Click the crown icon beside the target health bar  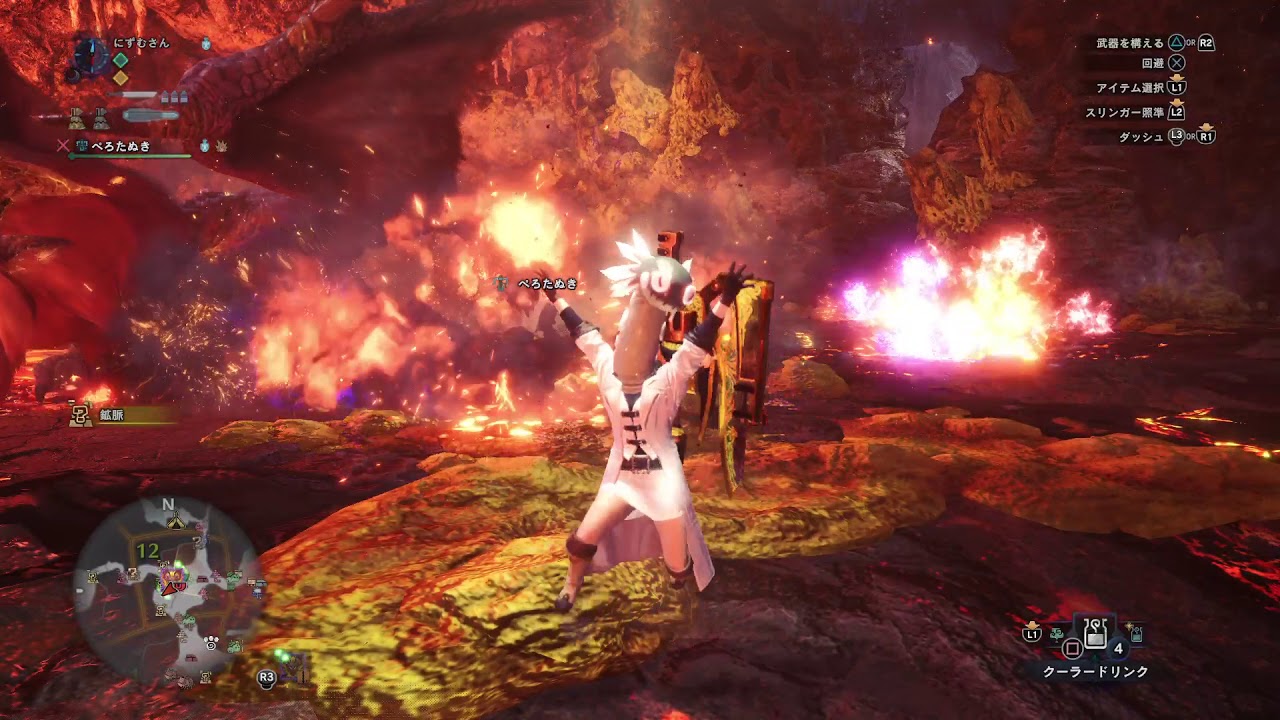pyautogui.click(x=221, y=146)
